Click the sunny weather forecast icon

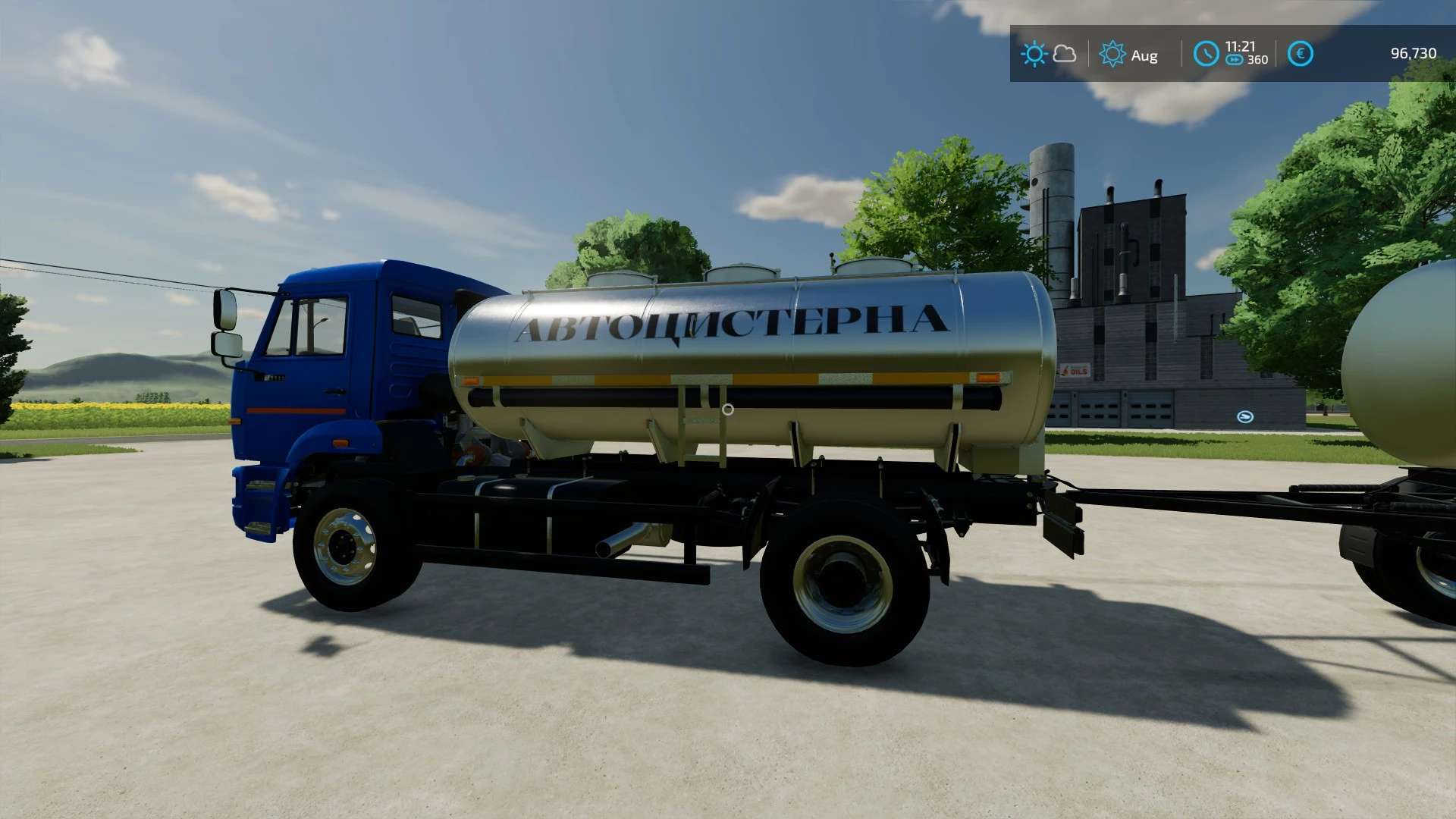(1034, 54)
